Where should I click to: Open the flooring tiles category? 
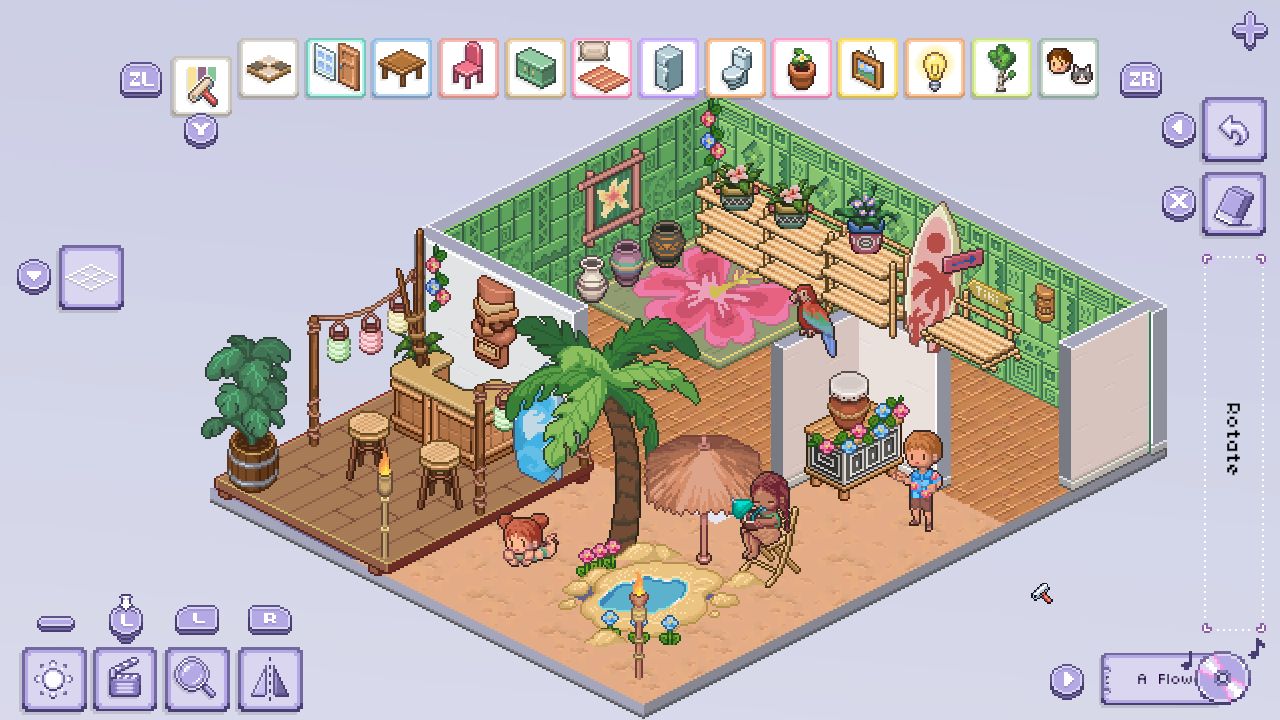268,70
